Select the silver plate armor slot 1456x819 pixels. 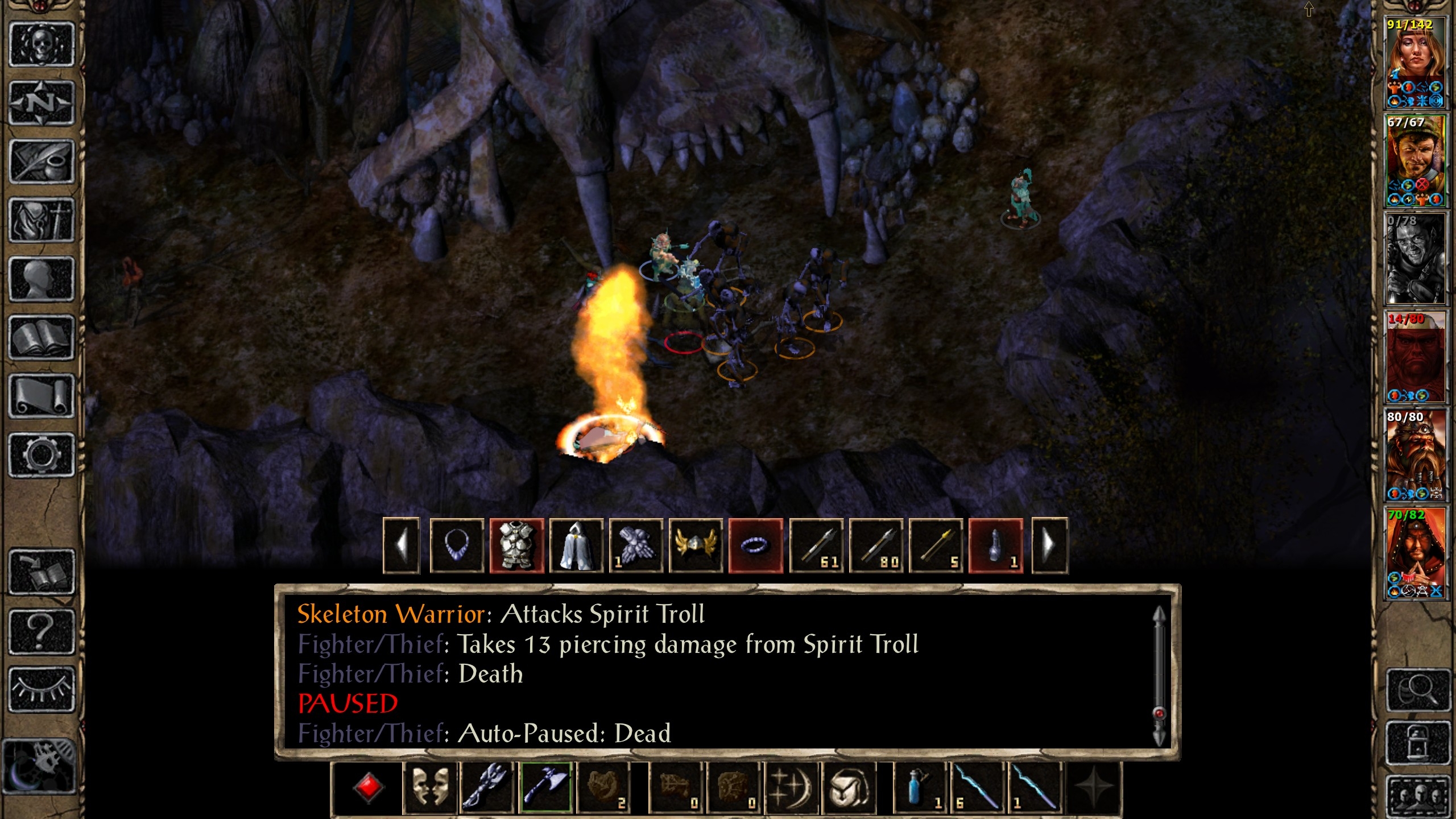click(x=516, y=546)
